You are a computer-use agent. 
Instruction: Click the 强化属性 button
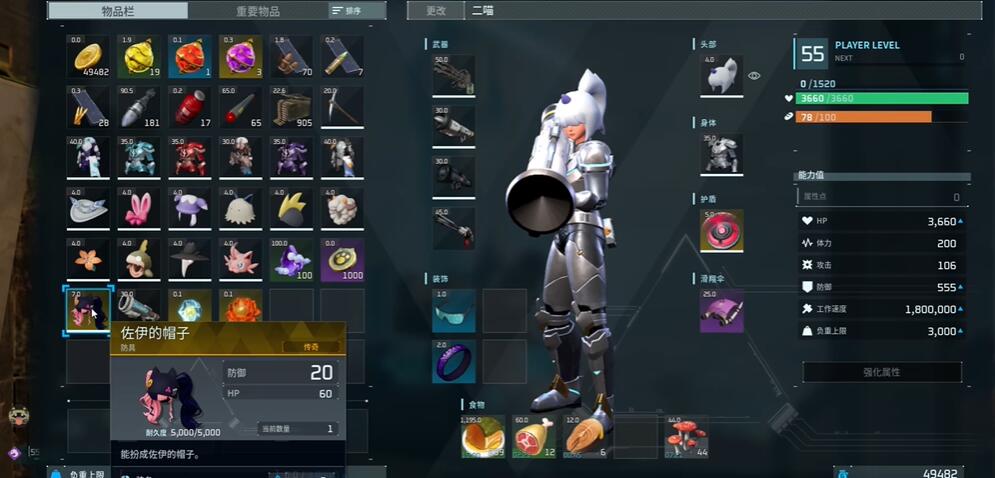(x=882, y=372)
